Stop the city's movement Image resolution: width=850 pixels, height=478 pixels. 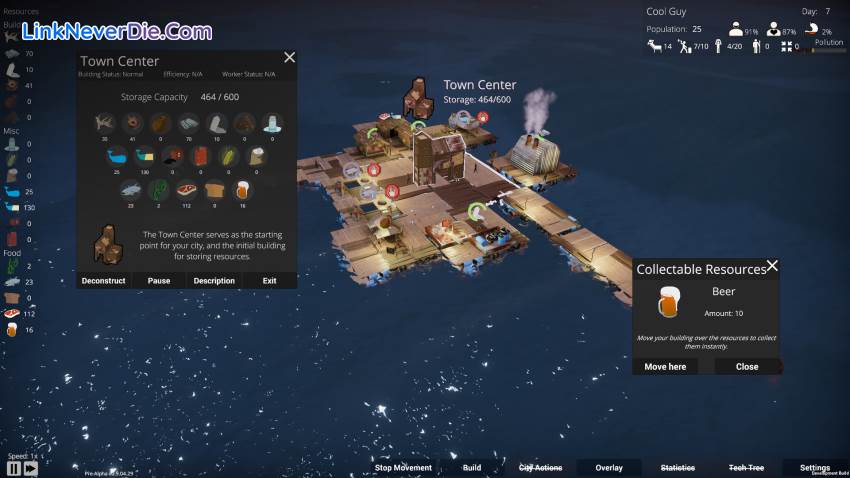click(403, 467)
